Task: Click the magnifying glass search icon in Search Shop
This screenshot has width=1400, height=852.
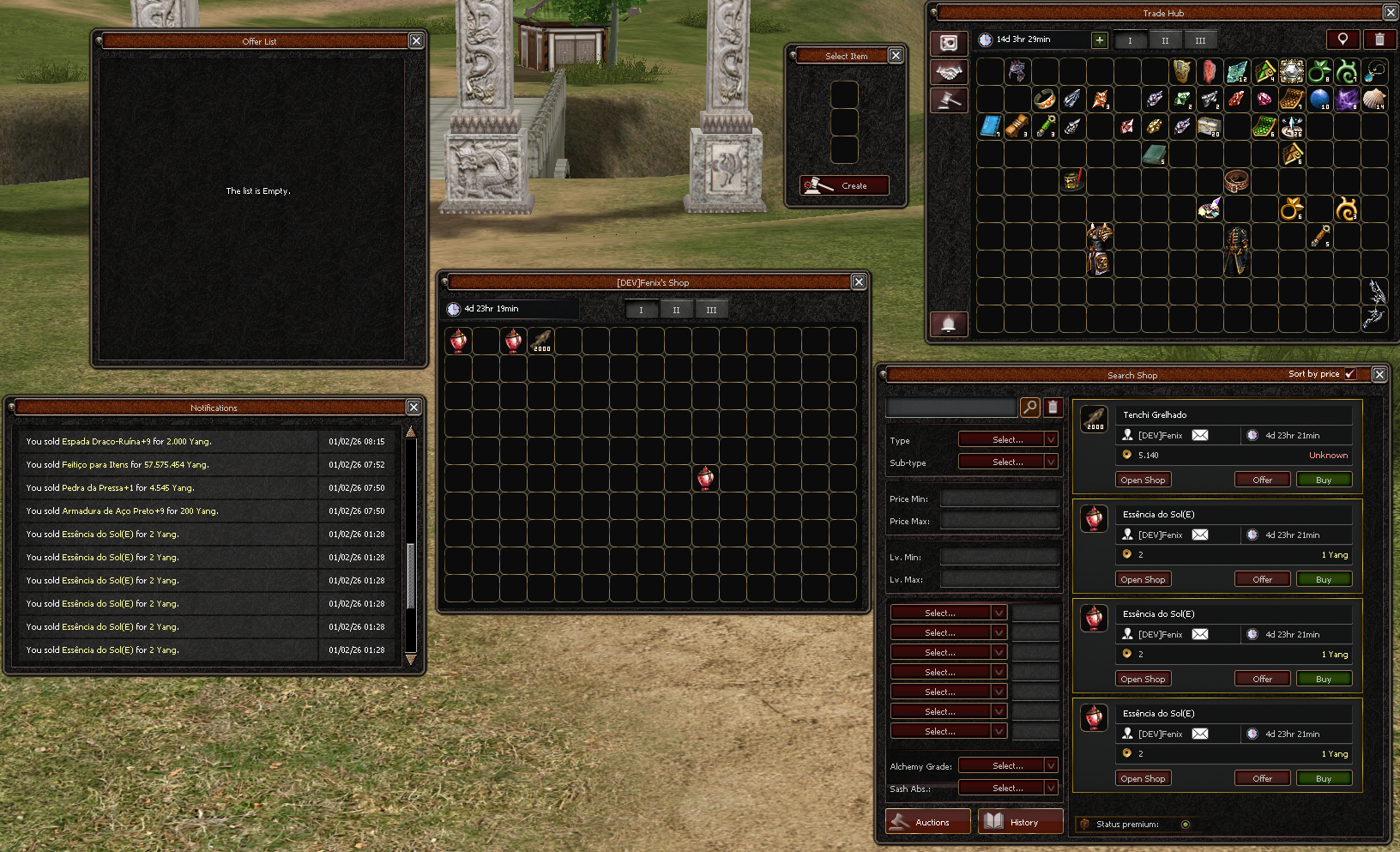Action: [x=1029, y=406]
